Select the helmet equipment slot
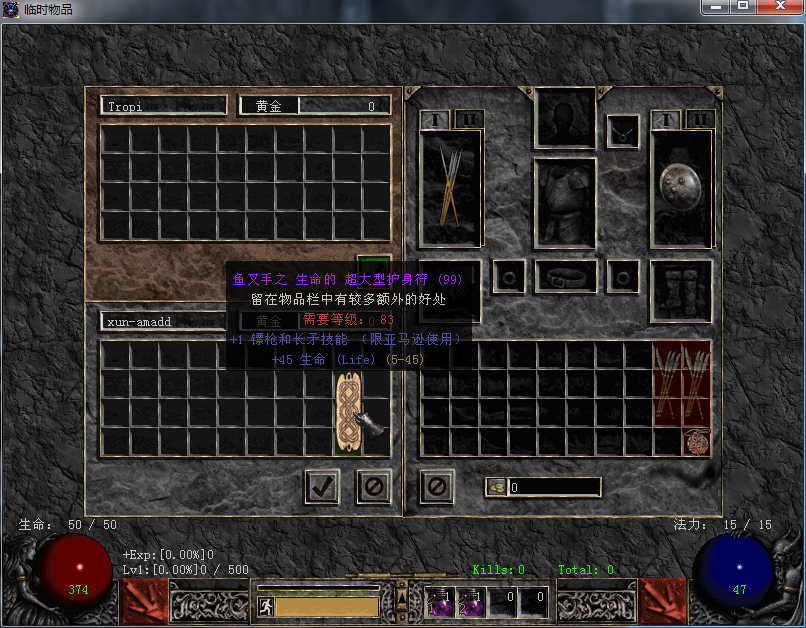Image resolution: width=806 pixels, height=628 pixels. (565, 117)
